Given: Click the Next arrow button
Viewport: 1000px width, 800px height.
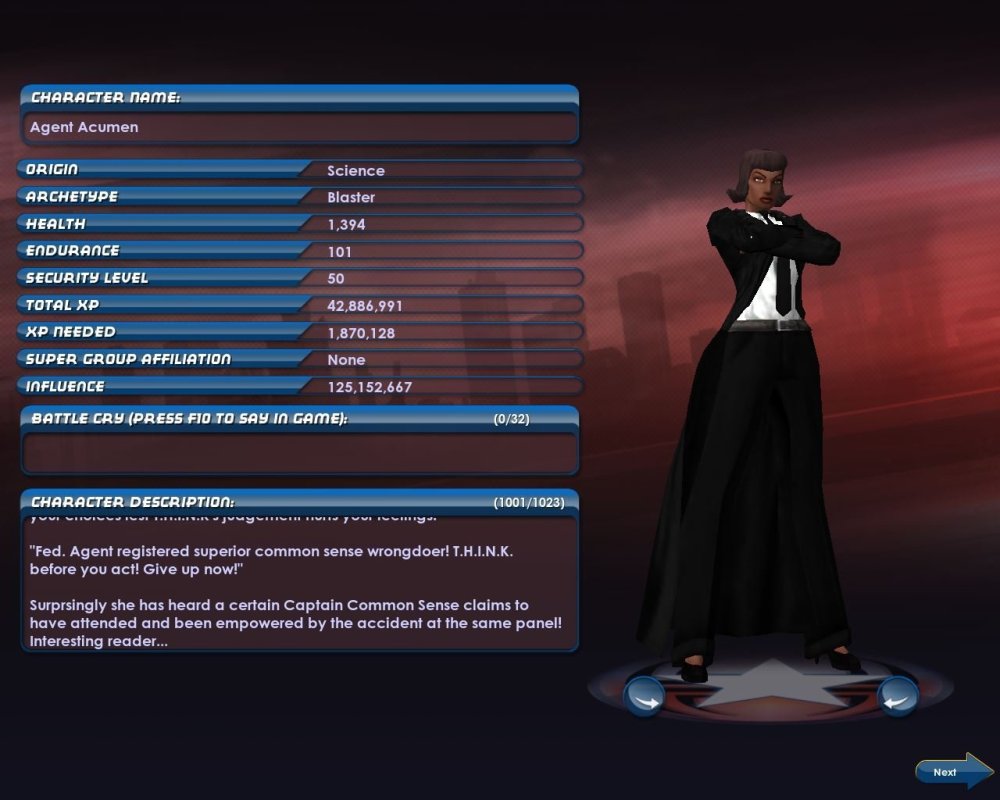Looking at the screenshot, I should click(953, 771).
